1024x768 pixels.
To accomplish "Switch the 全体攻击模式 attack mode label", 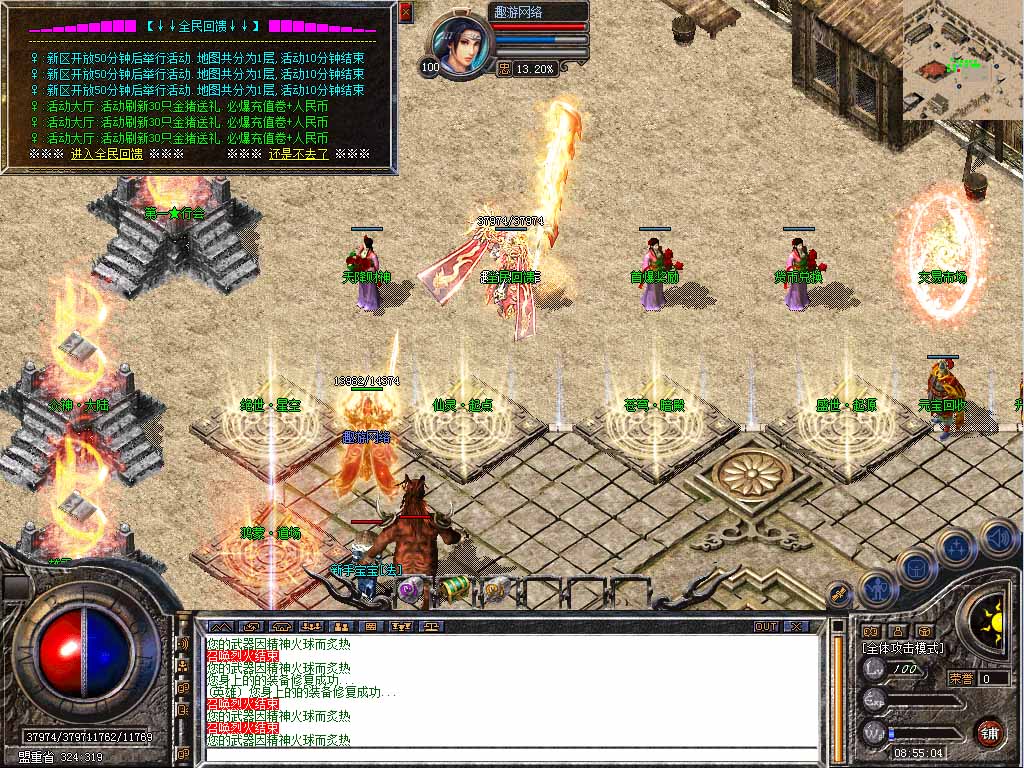I will tap(903, 649).
